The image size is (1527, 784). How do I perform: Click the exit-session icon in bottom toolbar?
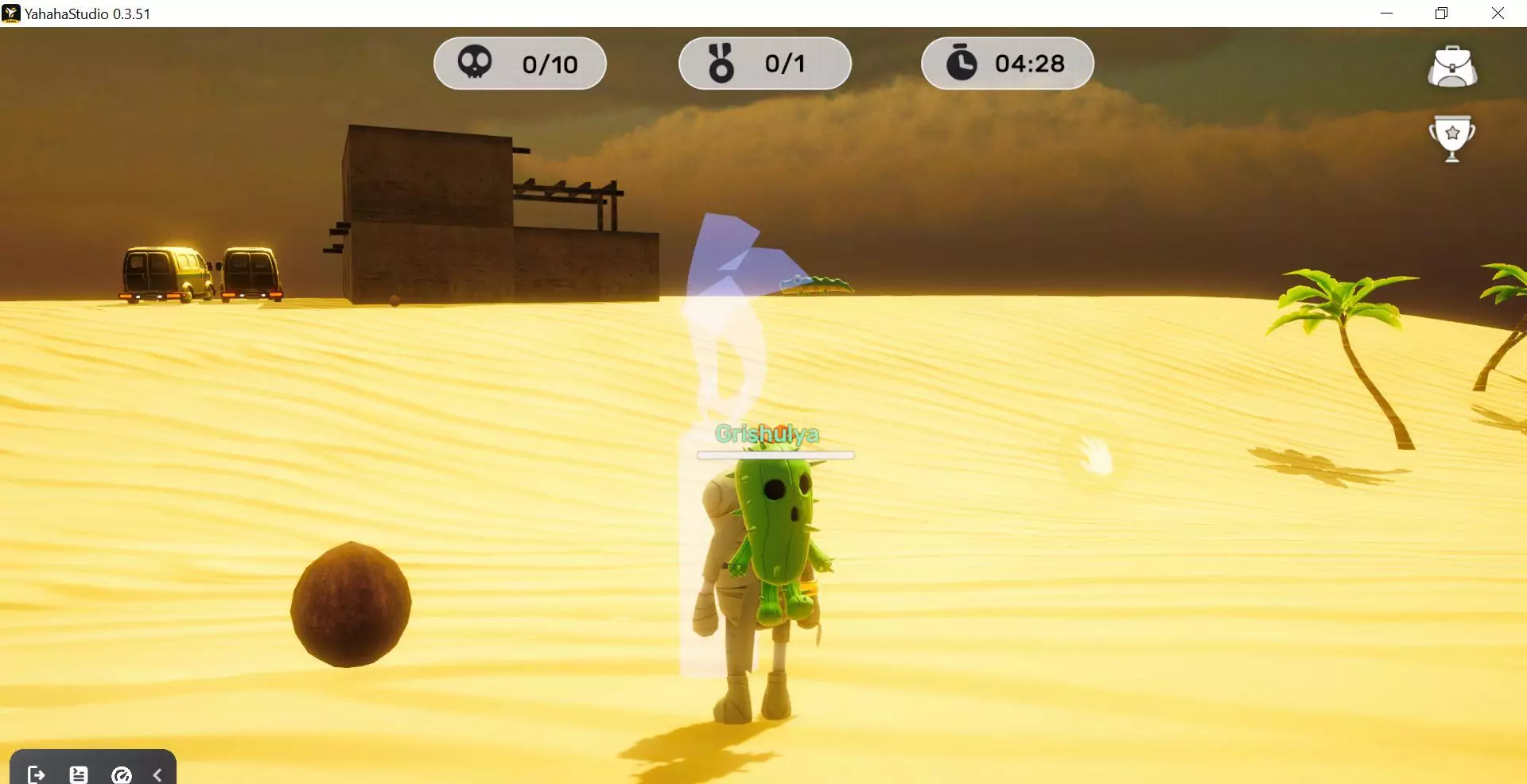(x=35, y=774)
